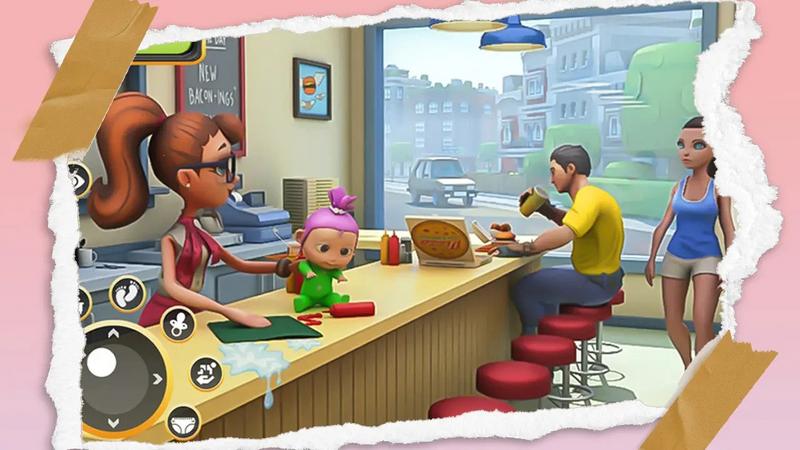Activate the pacifier action button
The height and width of the screenshot is (450, 800).
pyautogui.click(x=178, y=324)
